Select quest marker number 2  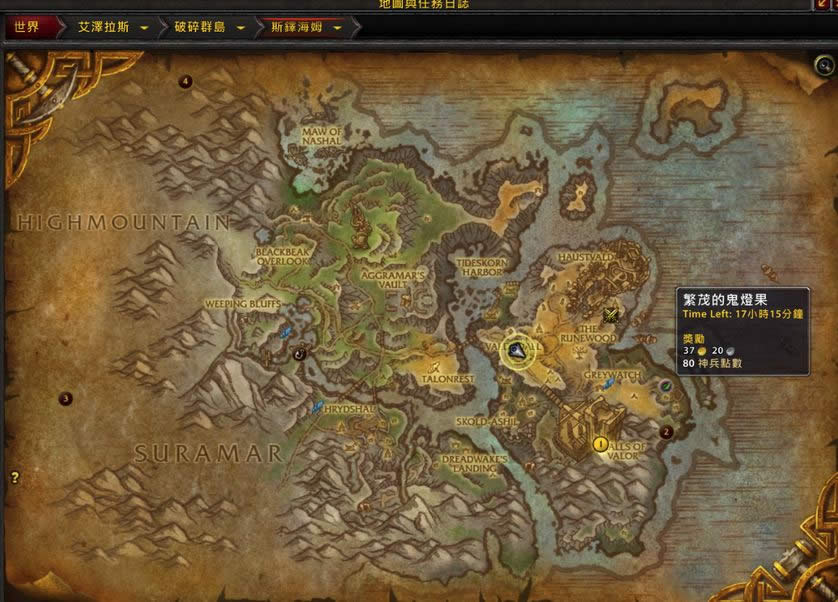pos(666,433)
